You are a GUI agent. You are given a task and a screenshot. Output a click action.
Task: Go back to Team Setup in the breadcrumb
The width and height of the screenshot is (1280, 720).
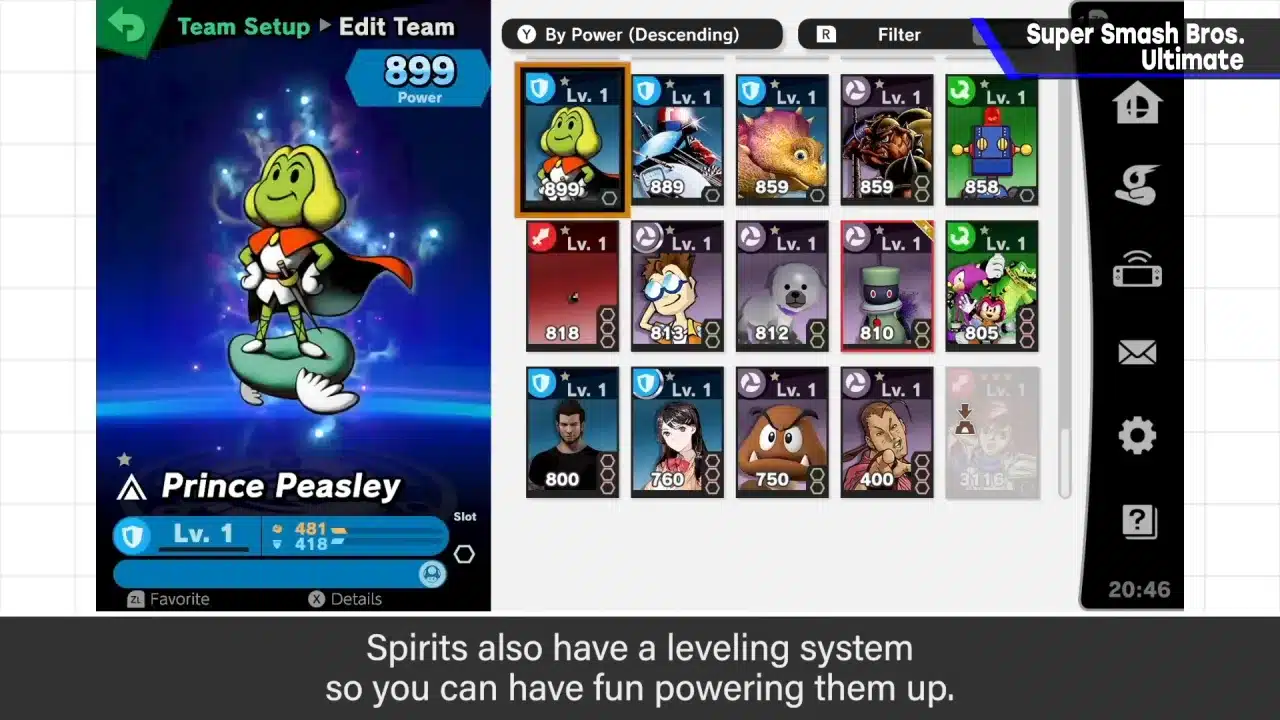tap(243, 27)
